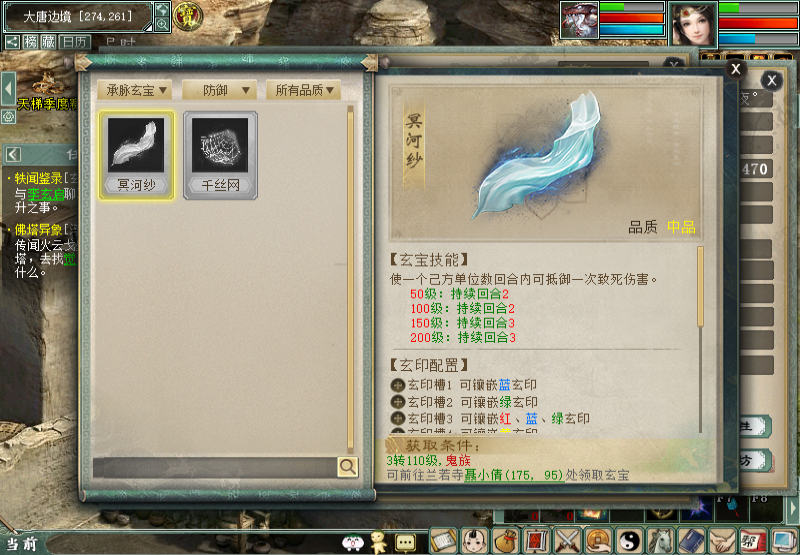
Task: Open the computer monitor system icon
Action: (x=783, y=541)
